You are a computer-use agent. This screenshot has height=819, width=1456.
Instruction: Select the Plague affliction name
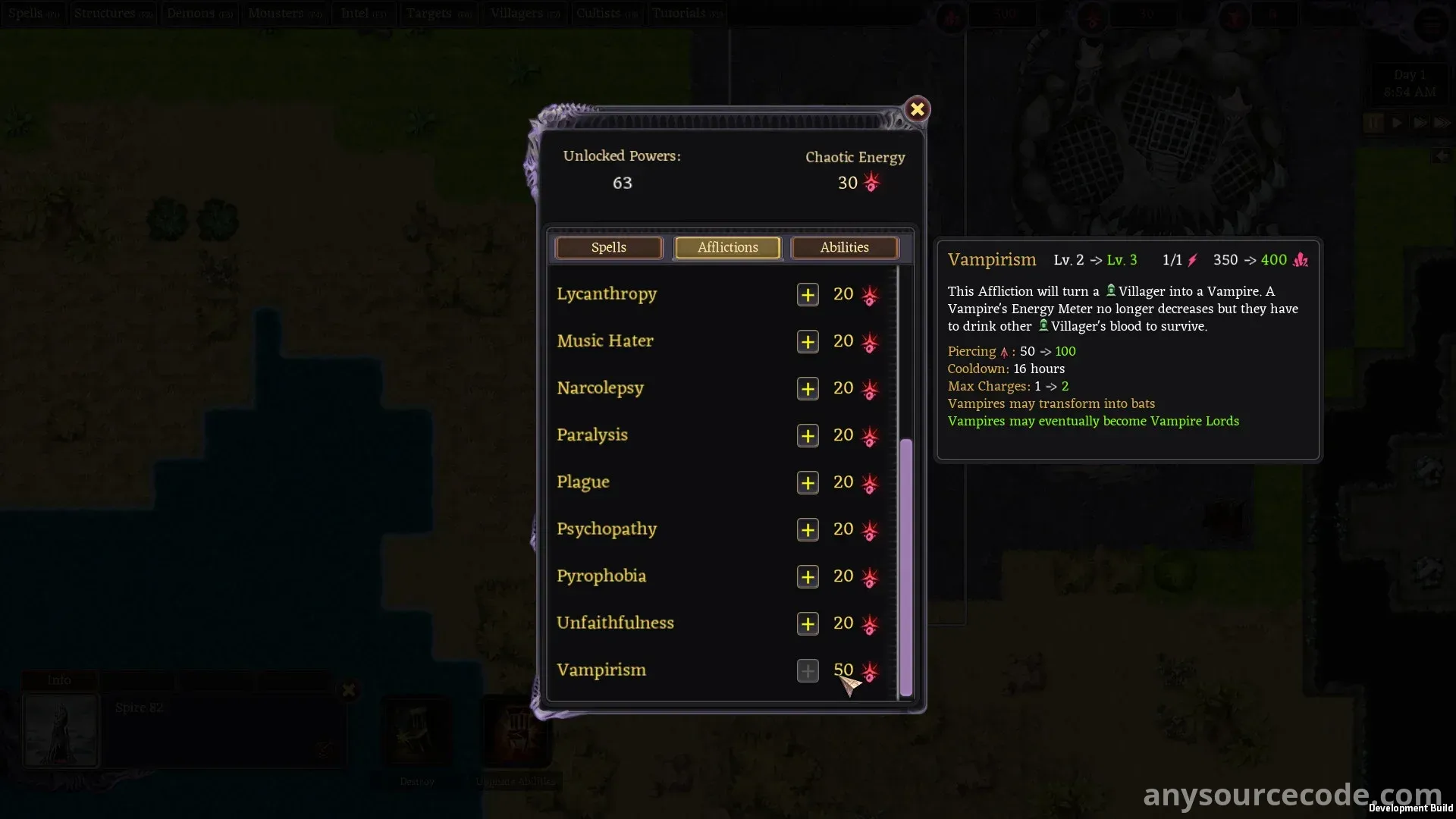point(582,482)
